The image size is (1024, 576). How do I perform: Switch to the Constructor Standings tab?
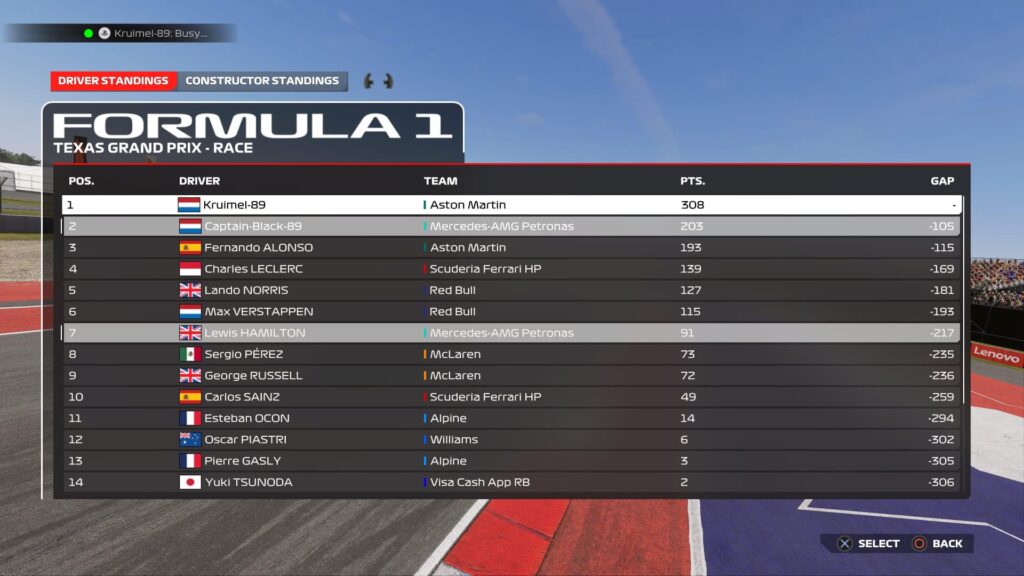tap(262, 81)
